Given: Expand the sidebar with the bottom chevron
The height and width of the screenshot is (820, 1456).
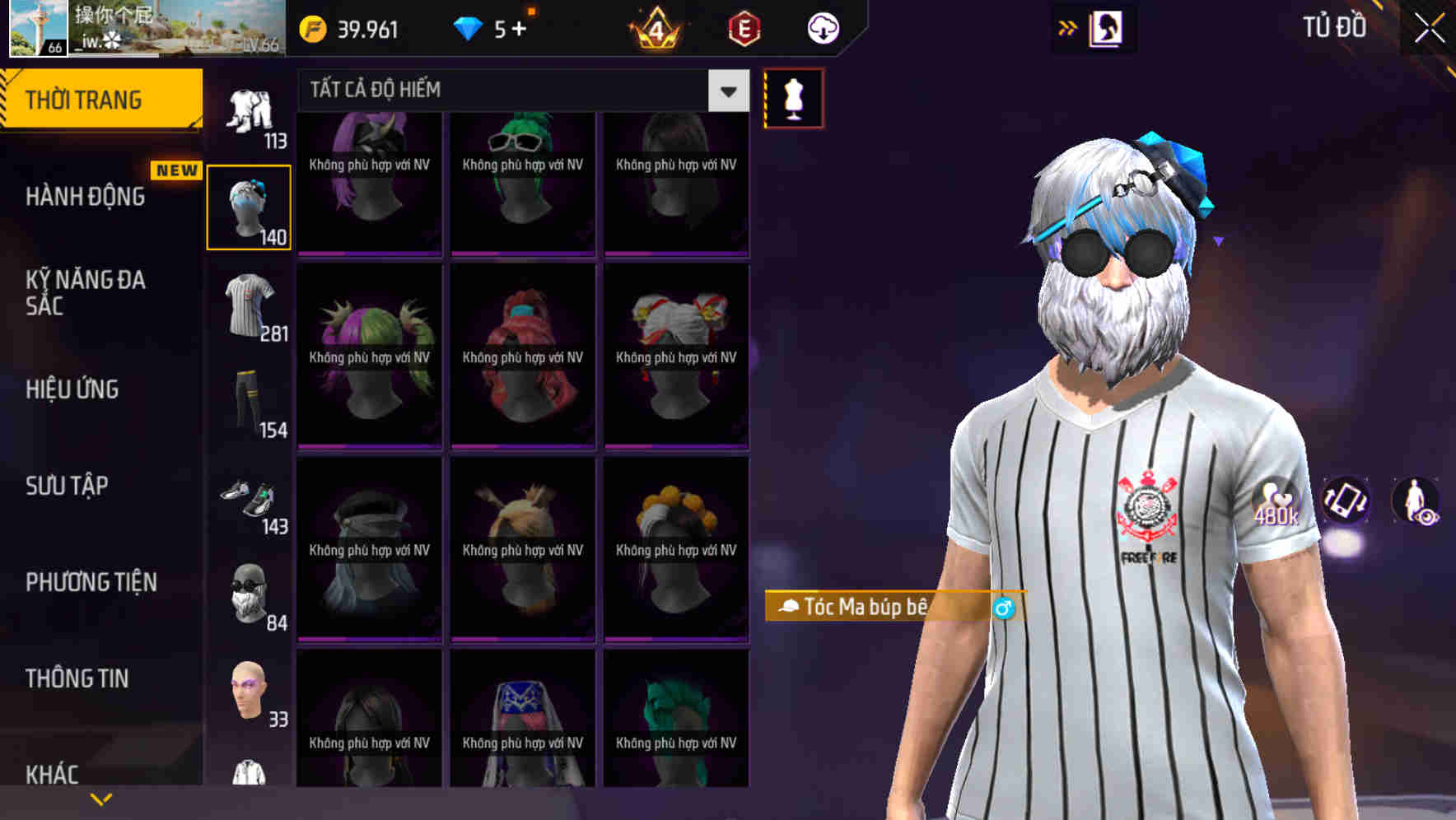Looking at the screenshot, I should click(101, 797).
